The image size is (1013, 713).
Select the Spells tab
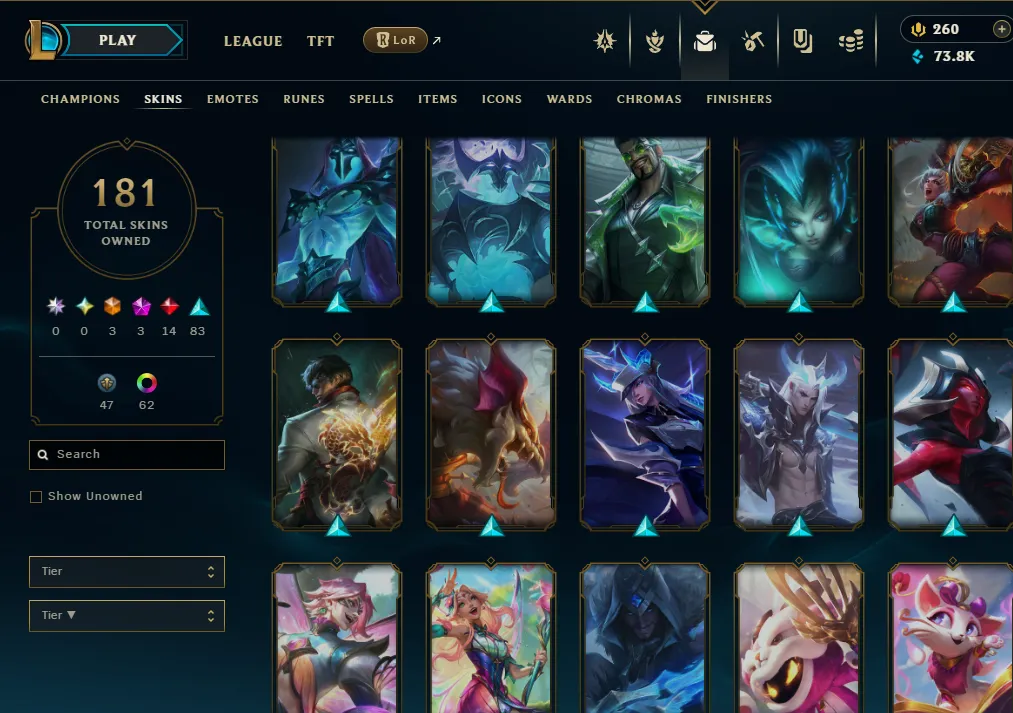371,99
